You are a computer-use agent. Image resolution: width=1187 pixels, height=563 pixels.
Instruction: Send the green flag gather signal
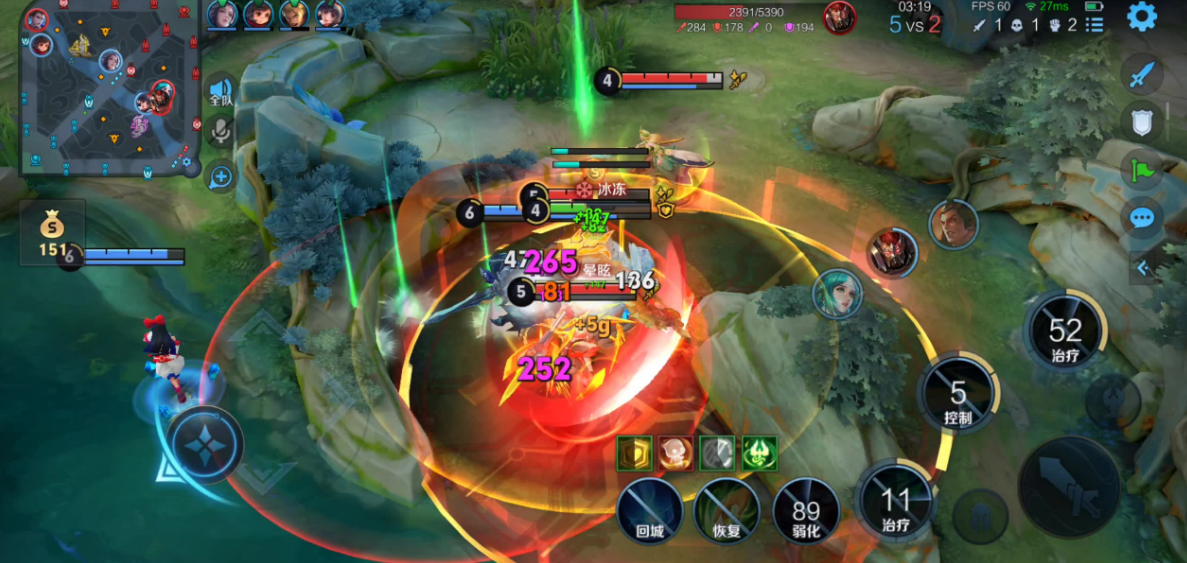1141,170
